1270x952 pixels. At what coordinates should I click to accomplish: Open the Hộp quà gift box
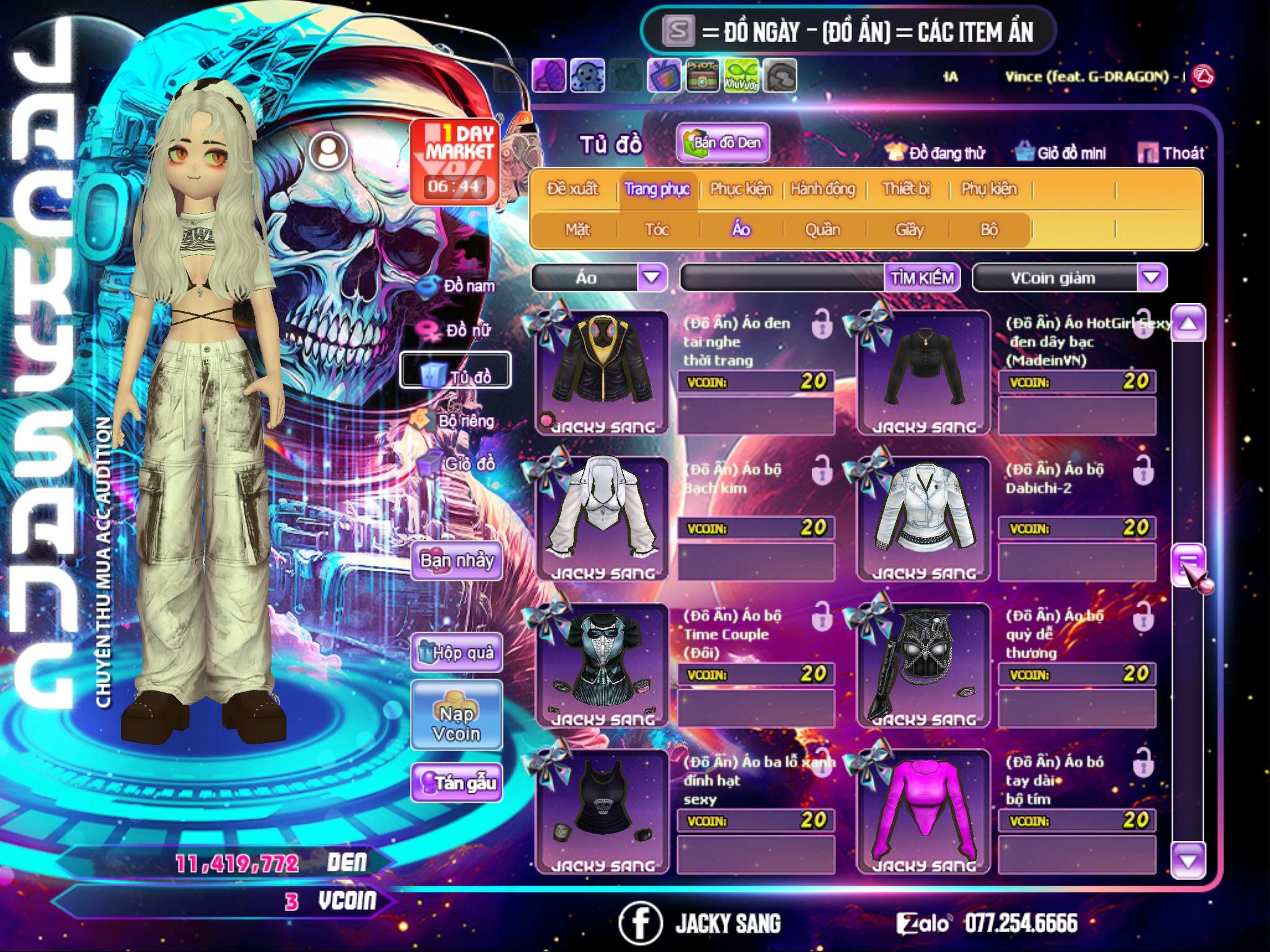click(457, 652)
